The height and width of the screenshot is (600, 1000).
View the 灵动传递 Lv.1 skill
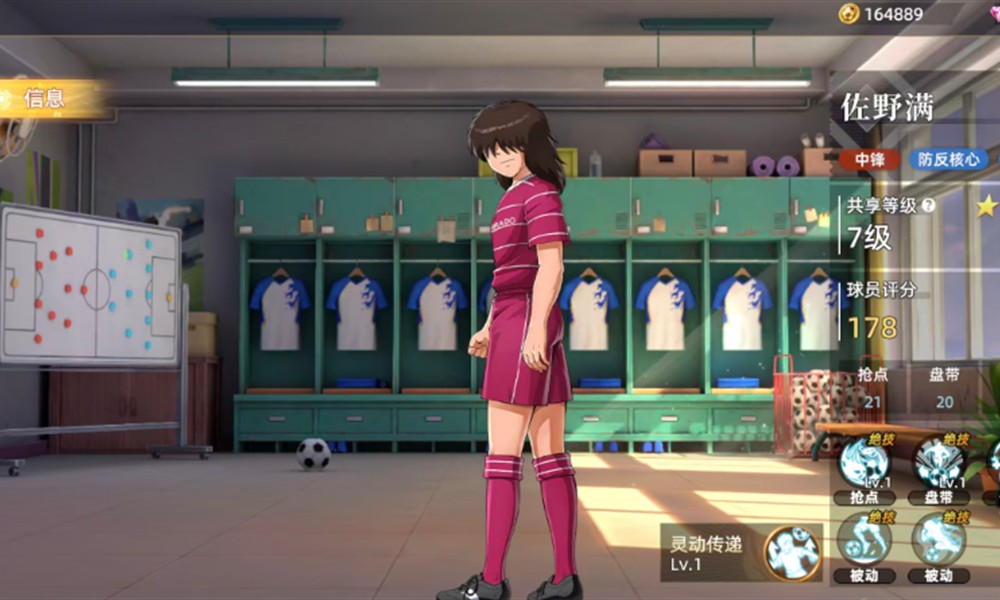tap(792, 552)
